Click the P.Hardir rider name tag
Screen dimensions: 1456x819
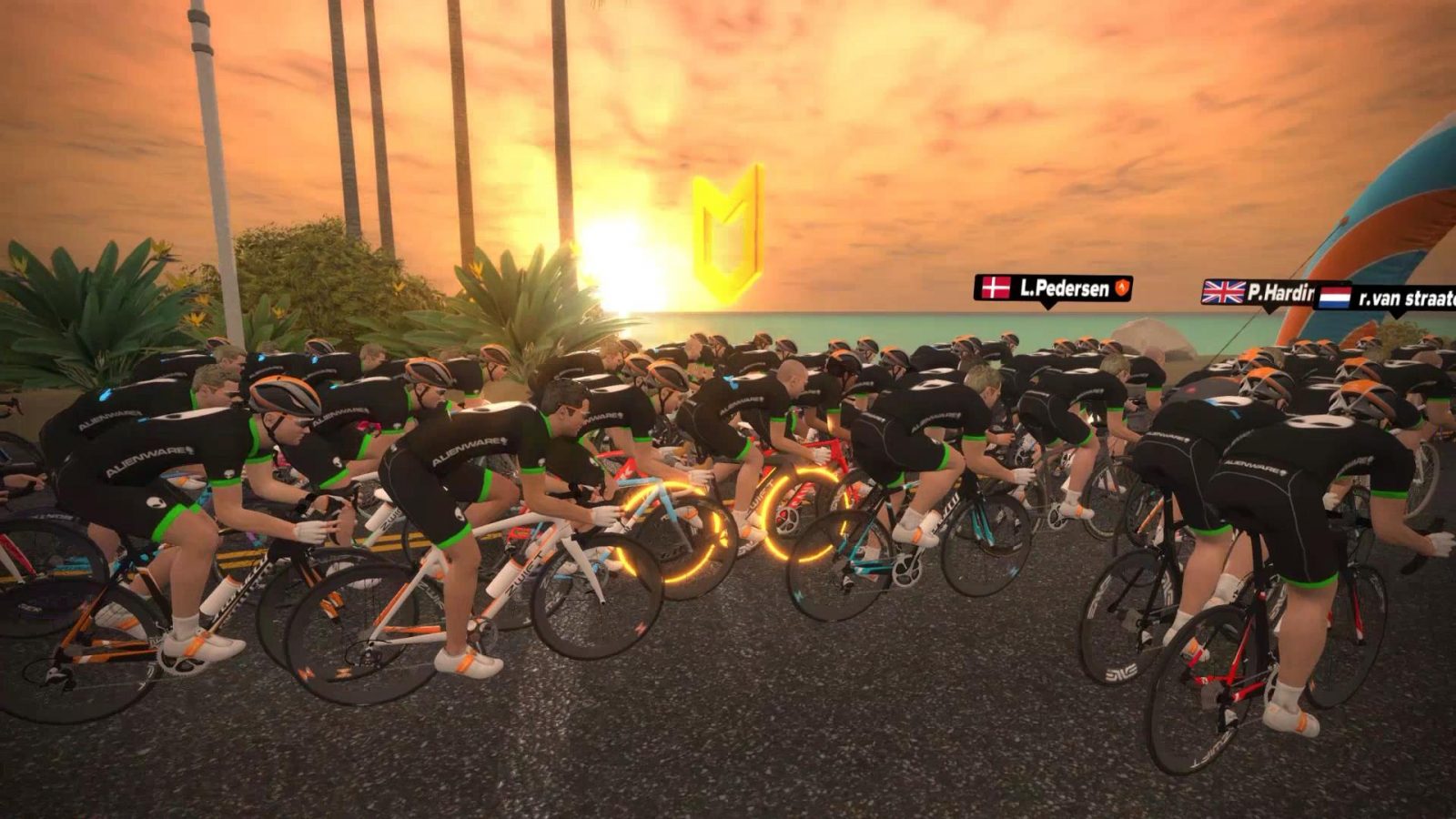[x=1259, y=292]
